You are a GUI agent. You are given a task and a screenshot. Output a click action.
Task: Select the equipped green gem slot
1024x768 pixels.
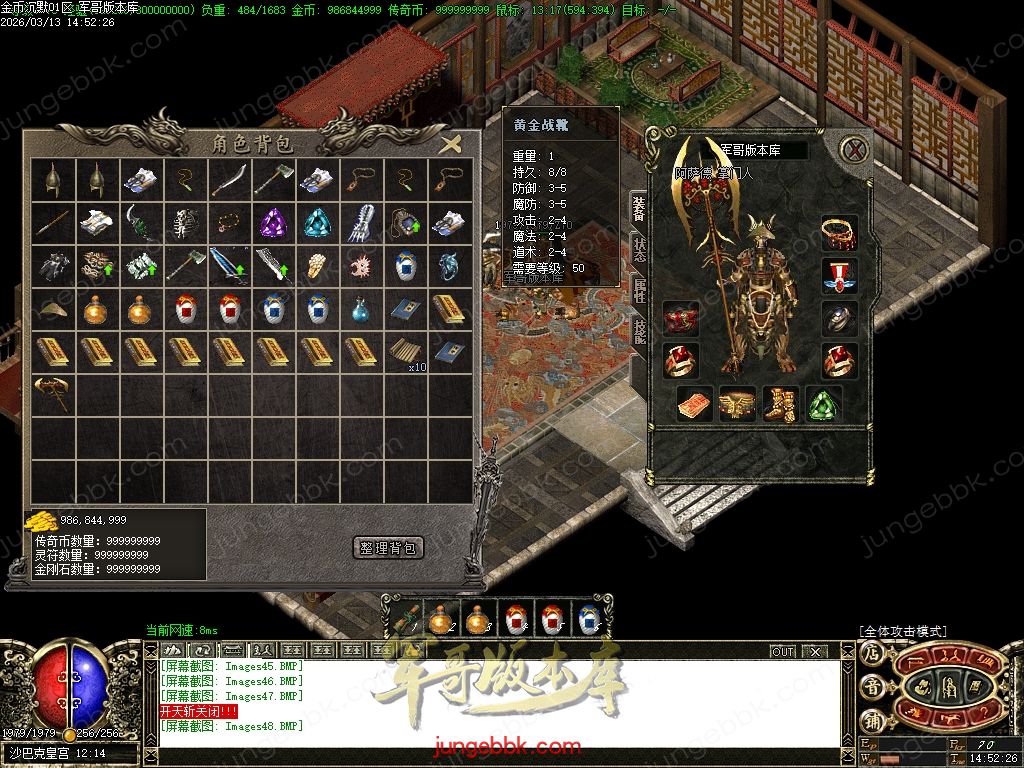pos(824,403)
